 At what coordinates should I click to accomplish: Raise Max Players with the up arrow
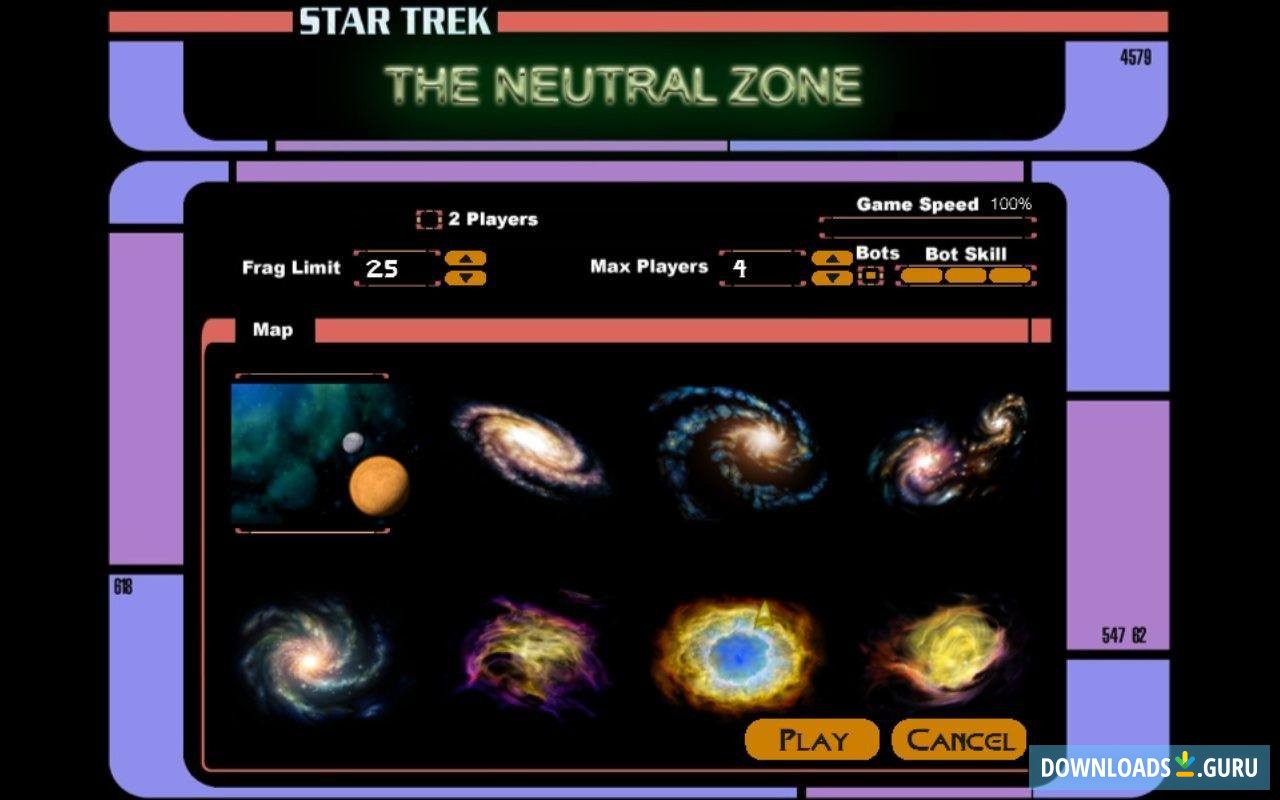(831, 258)
